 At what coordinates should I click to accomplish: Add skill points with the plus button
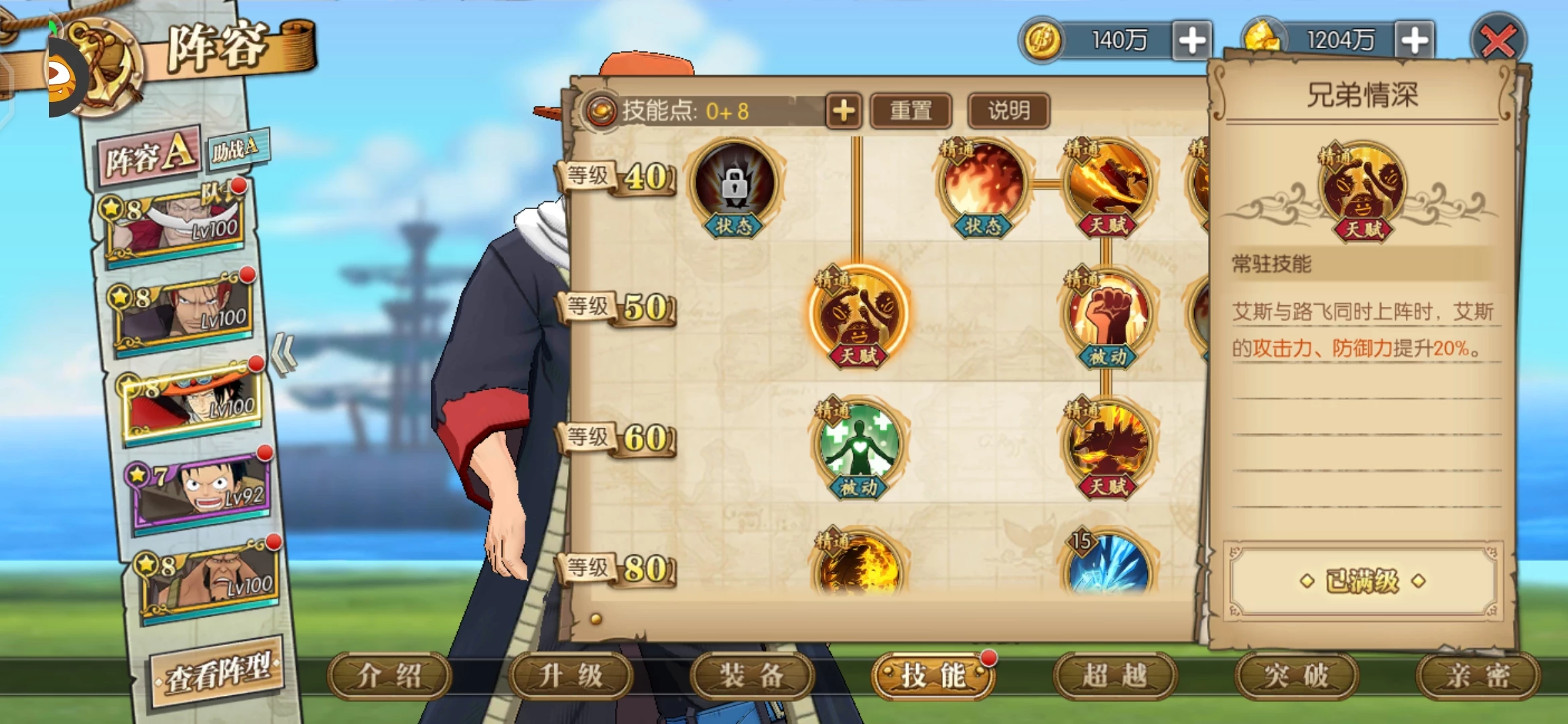[x=844, y=111]
